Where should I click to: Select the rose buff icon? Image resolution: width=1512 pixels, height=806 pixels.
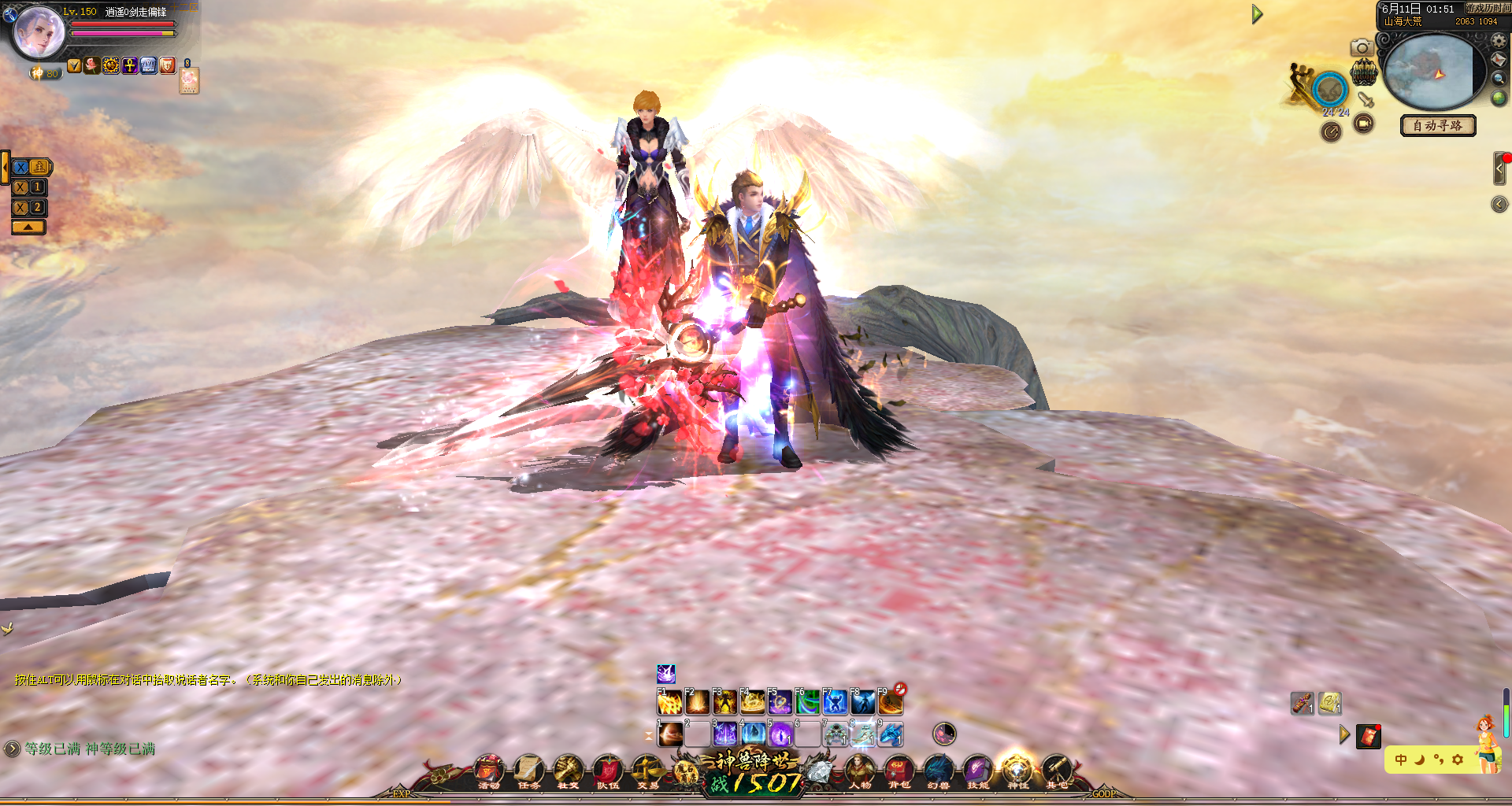[92, 65]
